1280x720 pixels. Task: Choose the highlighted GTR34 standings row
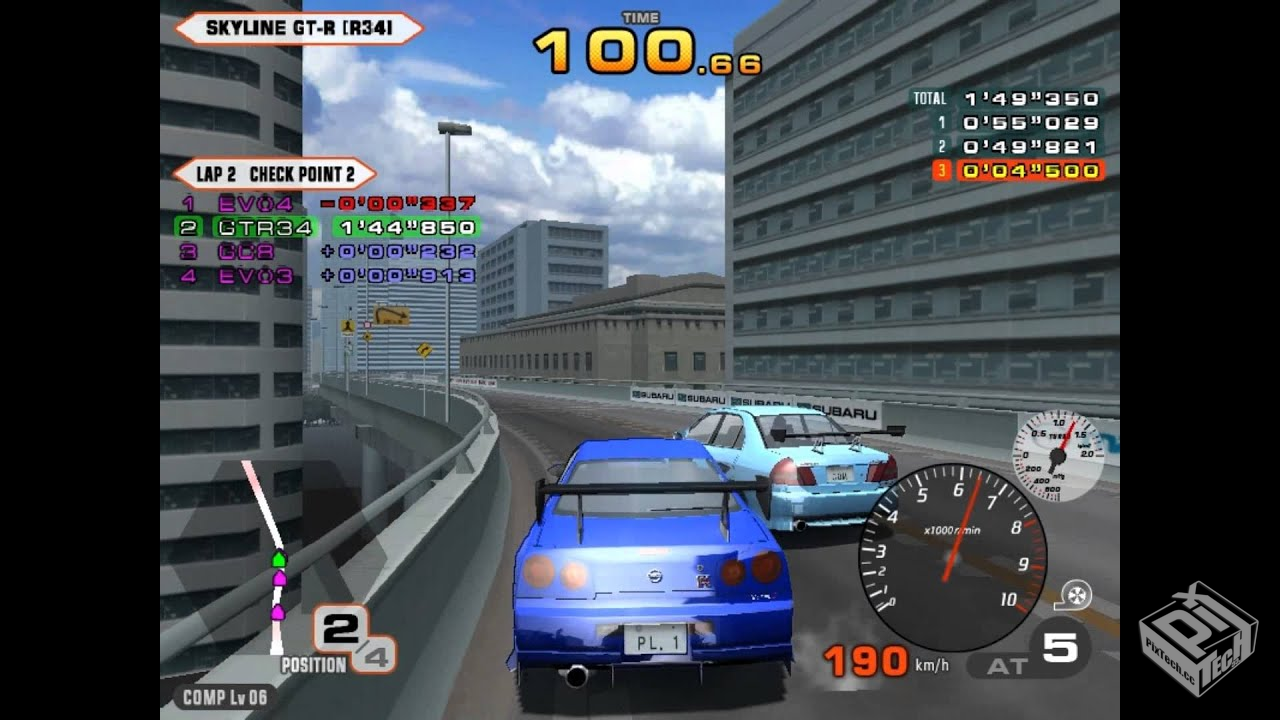327,228
